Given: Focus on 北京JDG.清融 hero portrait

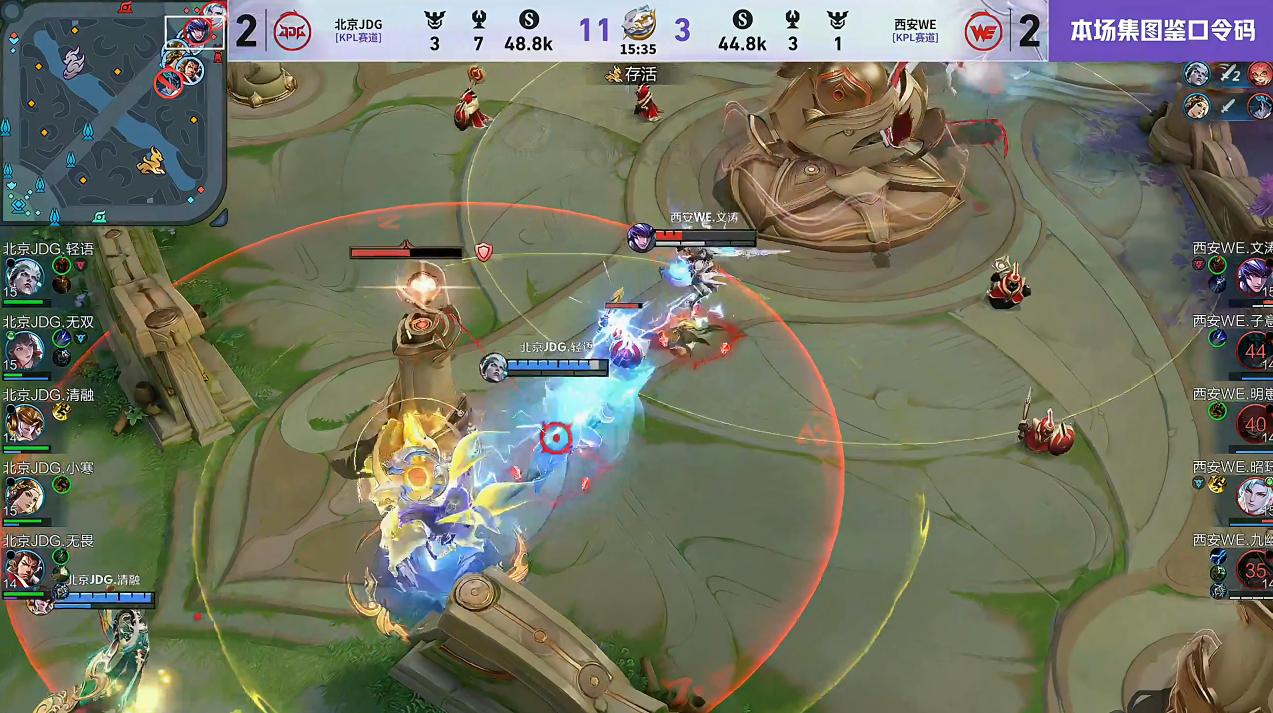Looking at the screenshot, I should [23, 422].
